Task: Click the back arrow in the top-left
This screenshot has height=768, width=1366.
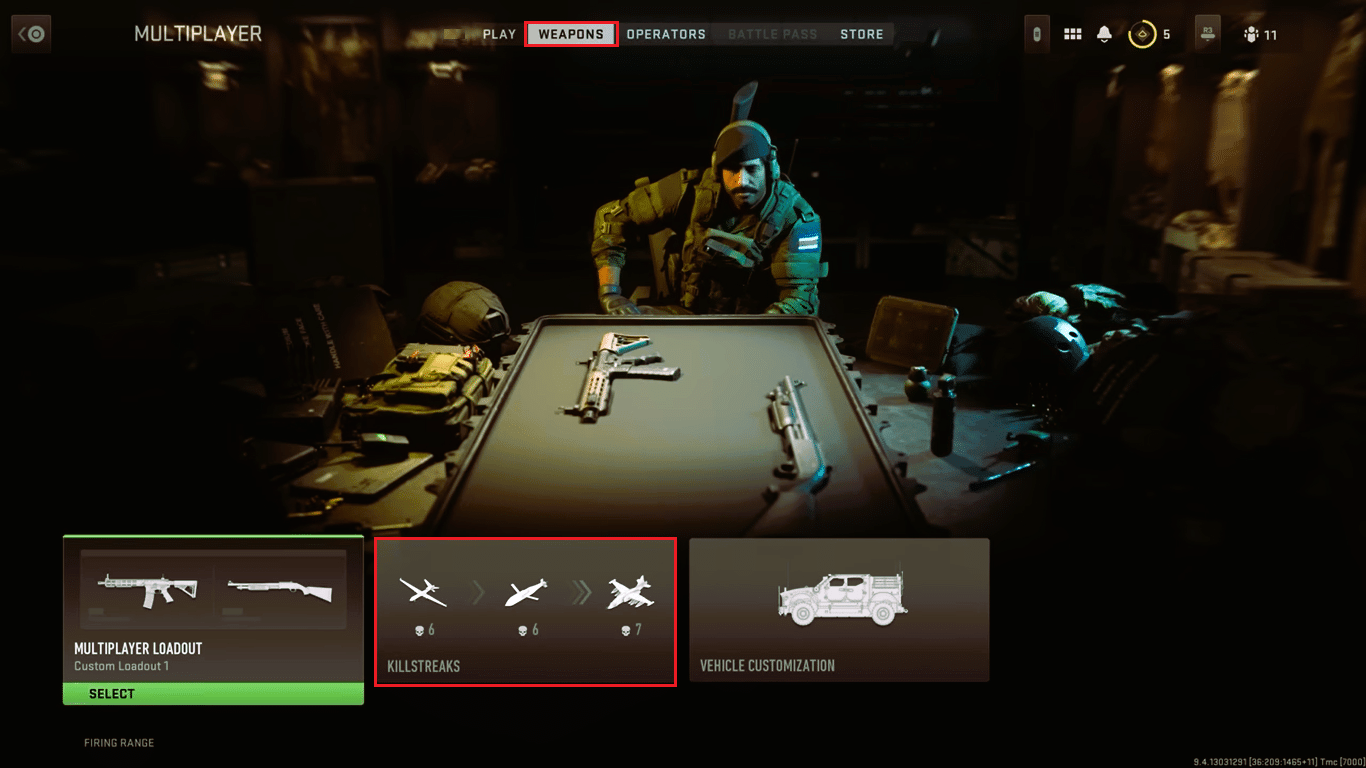Action: pos(31,33)
